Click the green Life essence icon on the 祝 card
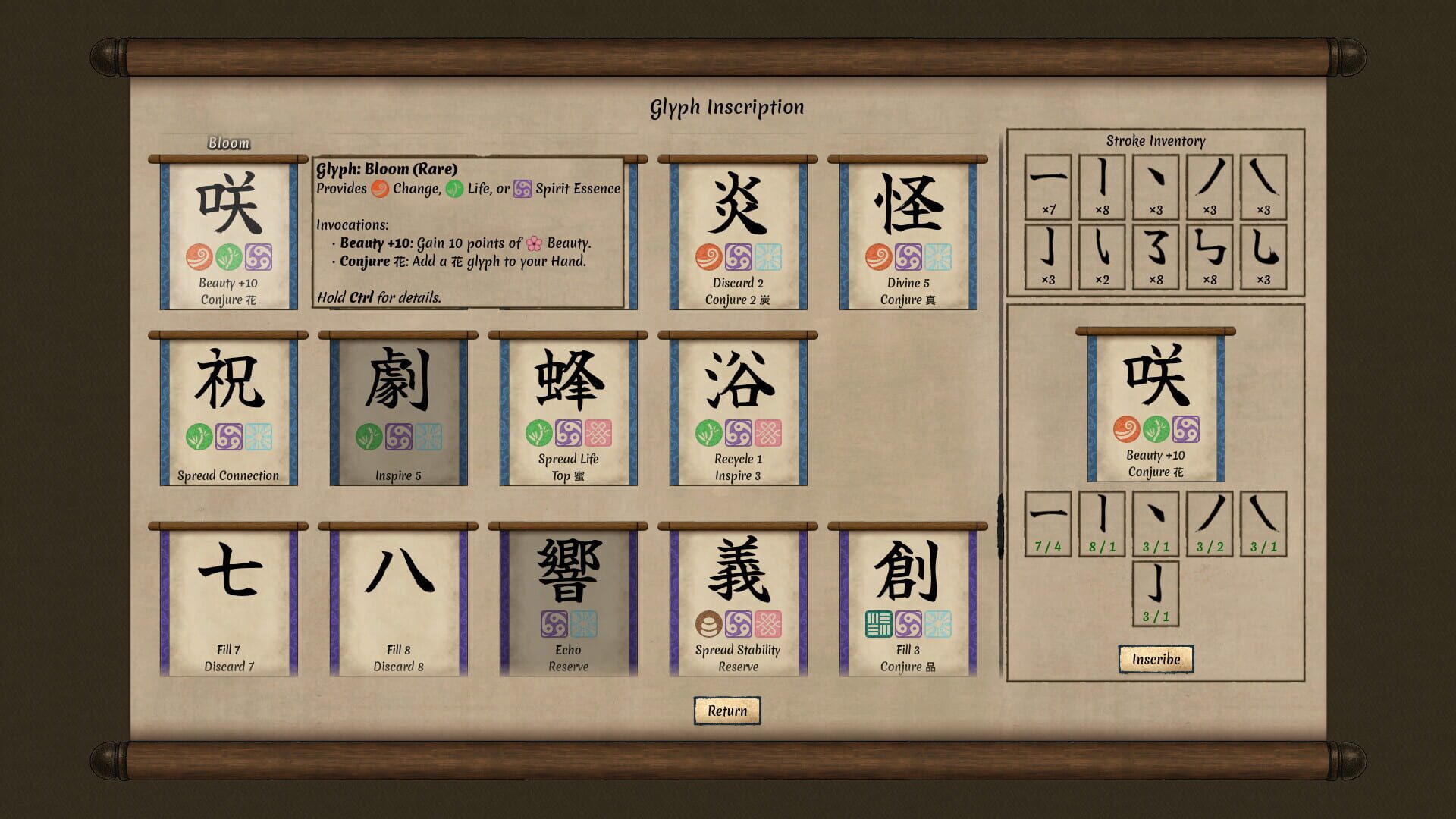The width and height of the screenshot is (1456, 819). point(198,437)
